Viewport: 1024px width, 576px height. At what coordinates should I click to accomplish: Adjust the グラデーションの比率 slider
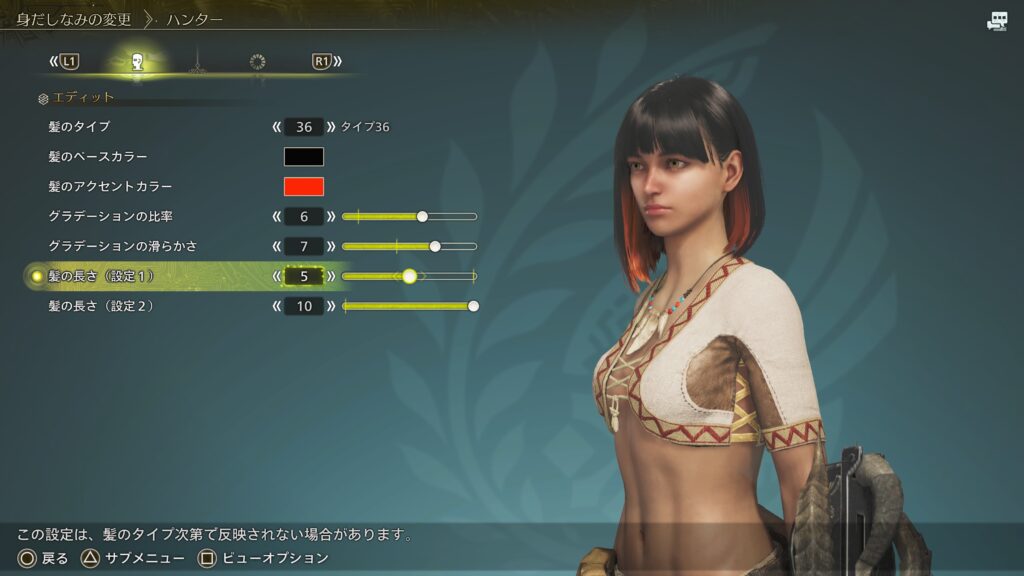[x=409, y=216]
